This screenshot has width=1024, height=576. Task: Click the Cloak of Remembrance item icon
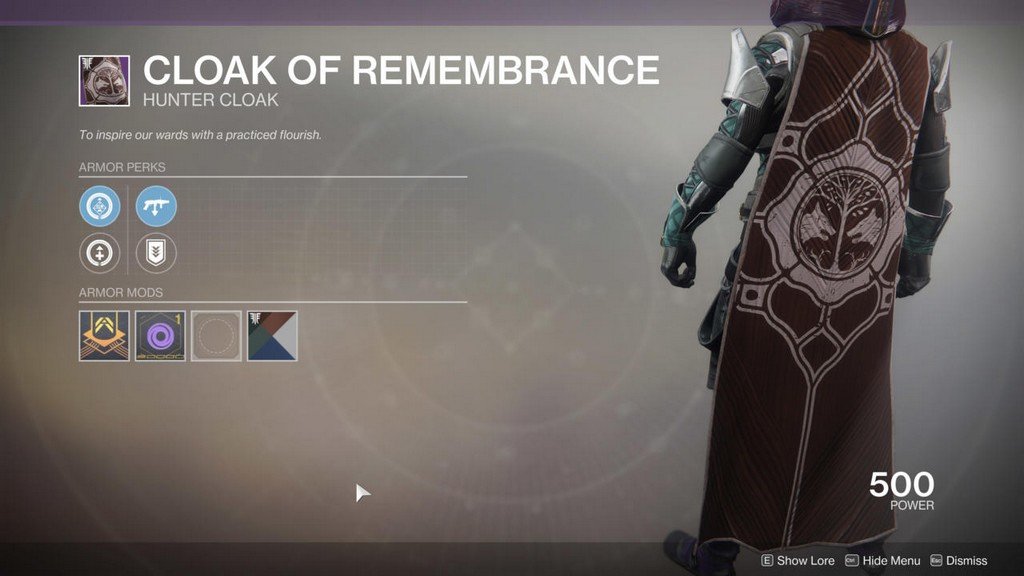(x=104, y=81)
